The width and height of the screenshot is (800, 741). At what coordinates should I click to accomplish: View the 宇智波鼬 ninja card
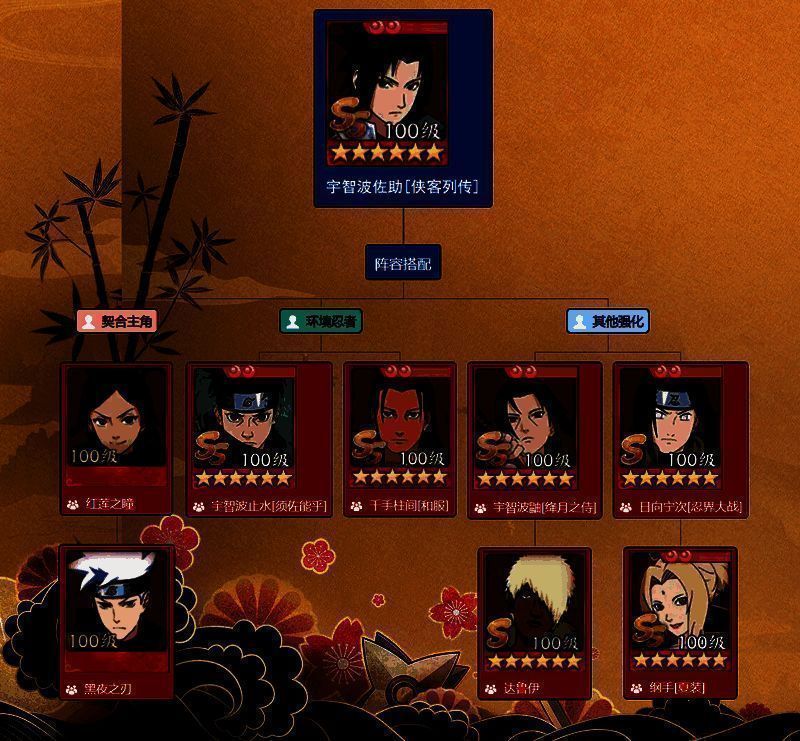click(x=535, y=438)
